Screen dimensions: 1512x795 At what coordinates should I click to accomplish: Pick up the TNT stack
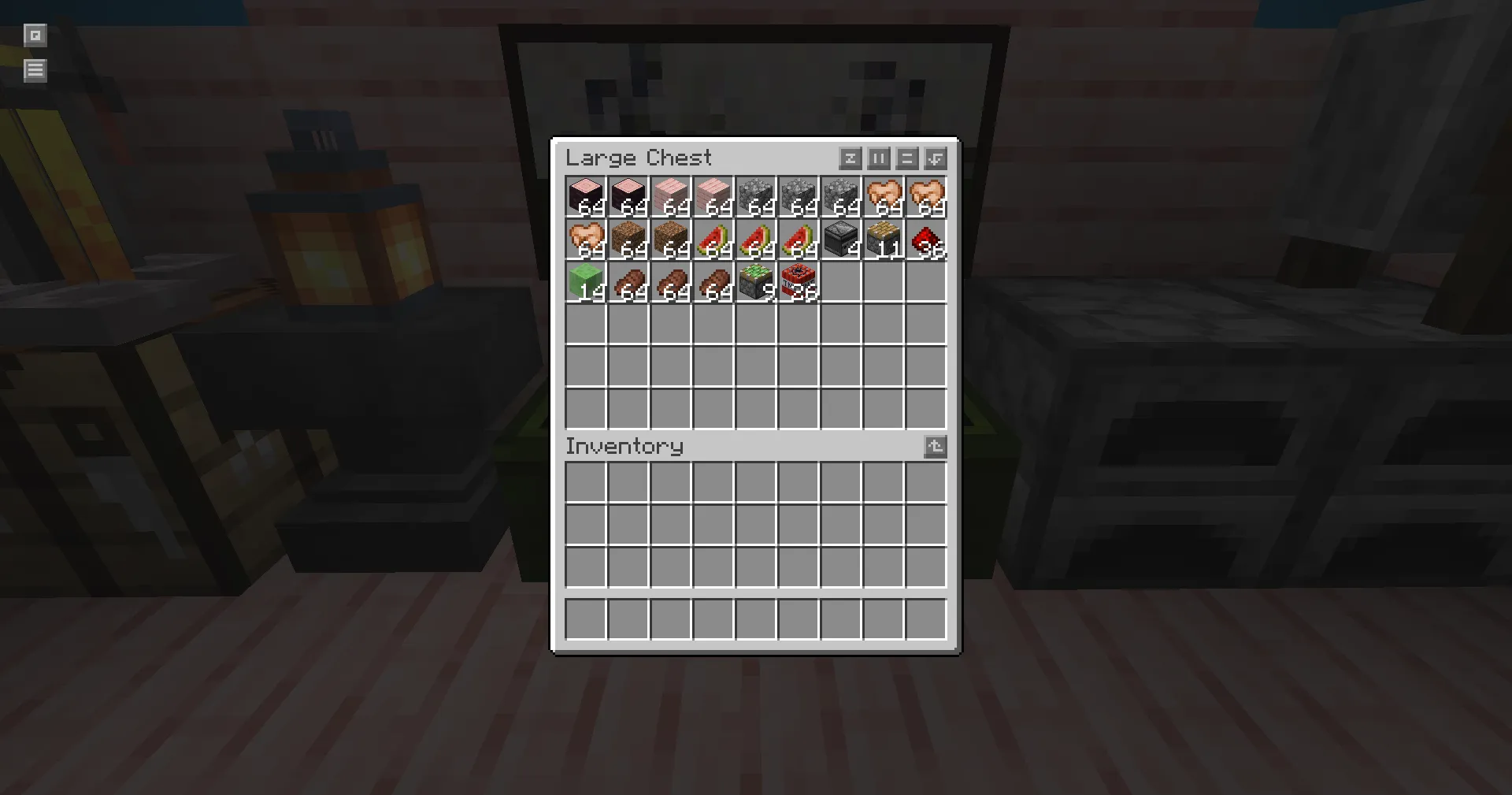tap(798, 282)
